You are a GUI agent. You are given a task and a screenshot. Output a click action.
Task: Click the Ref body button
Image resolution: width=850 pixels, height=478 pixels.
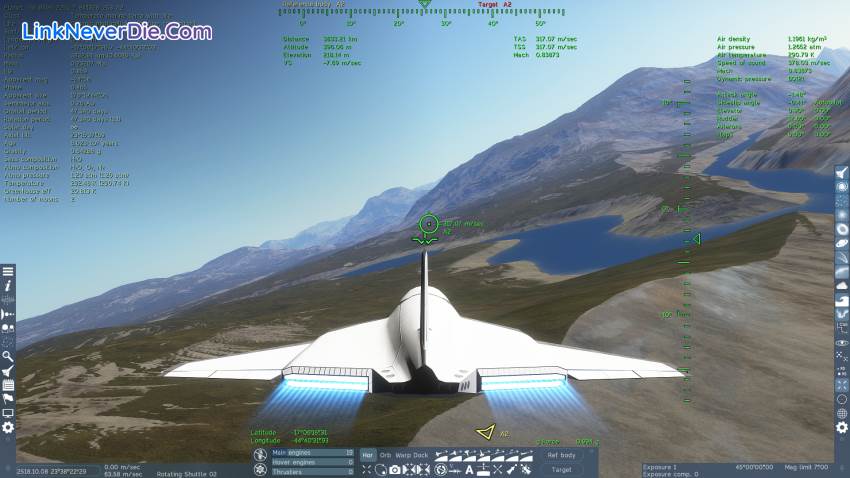click(561, 455)
